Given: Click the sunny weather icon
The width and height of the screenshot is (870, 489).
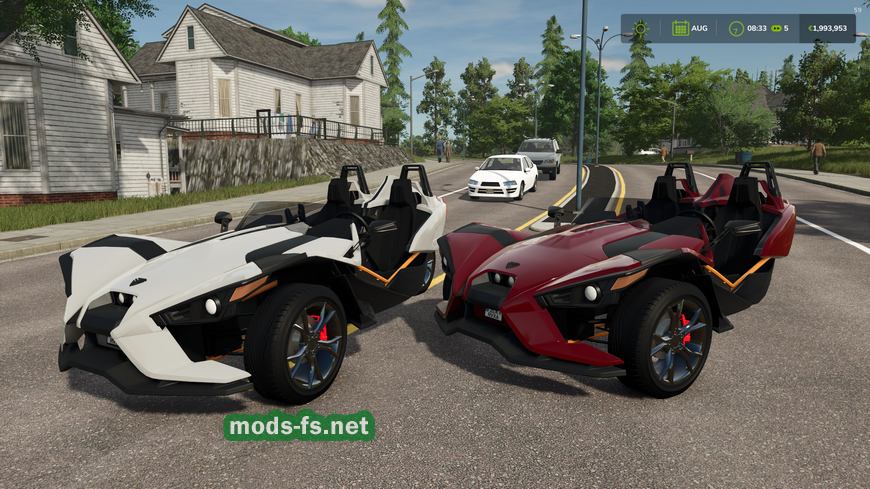Looking at the screenshot, I should 640,28.
